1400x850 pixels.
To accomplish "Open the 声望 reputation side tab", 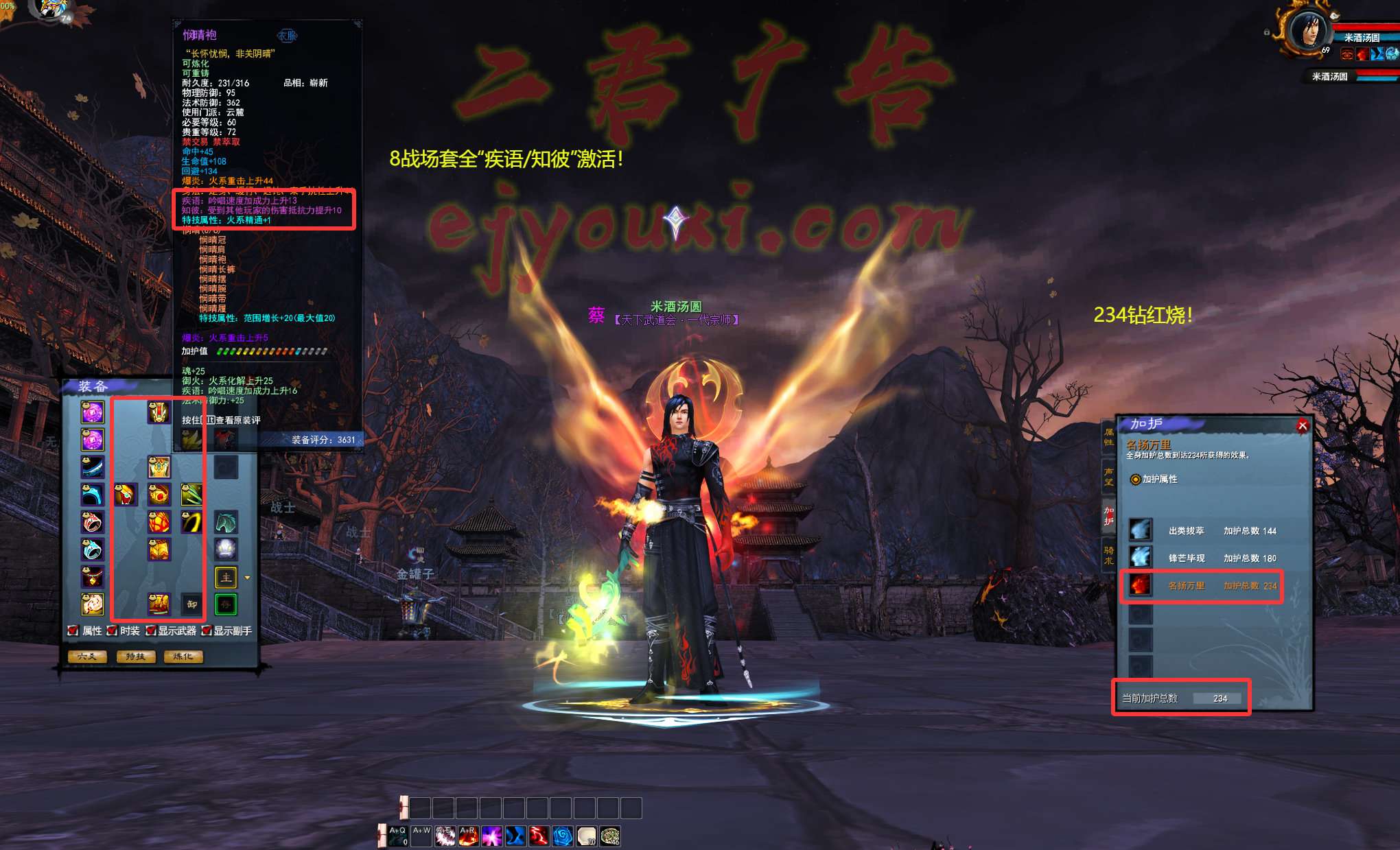I will 1108,476.
